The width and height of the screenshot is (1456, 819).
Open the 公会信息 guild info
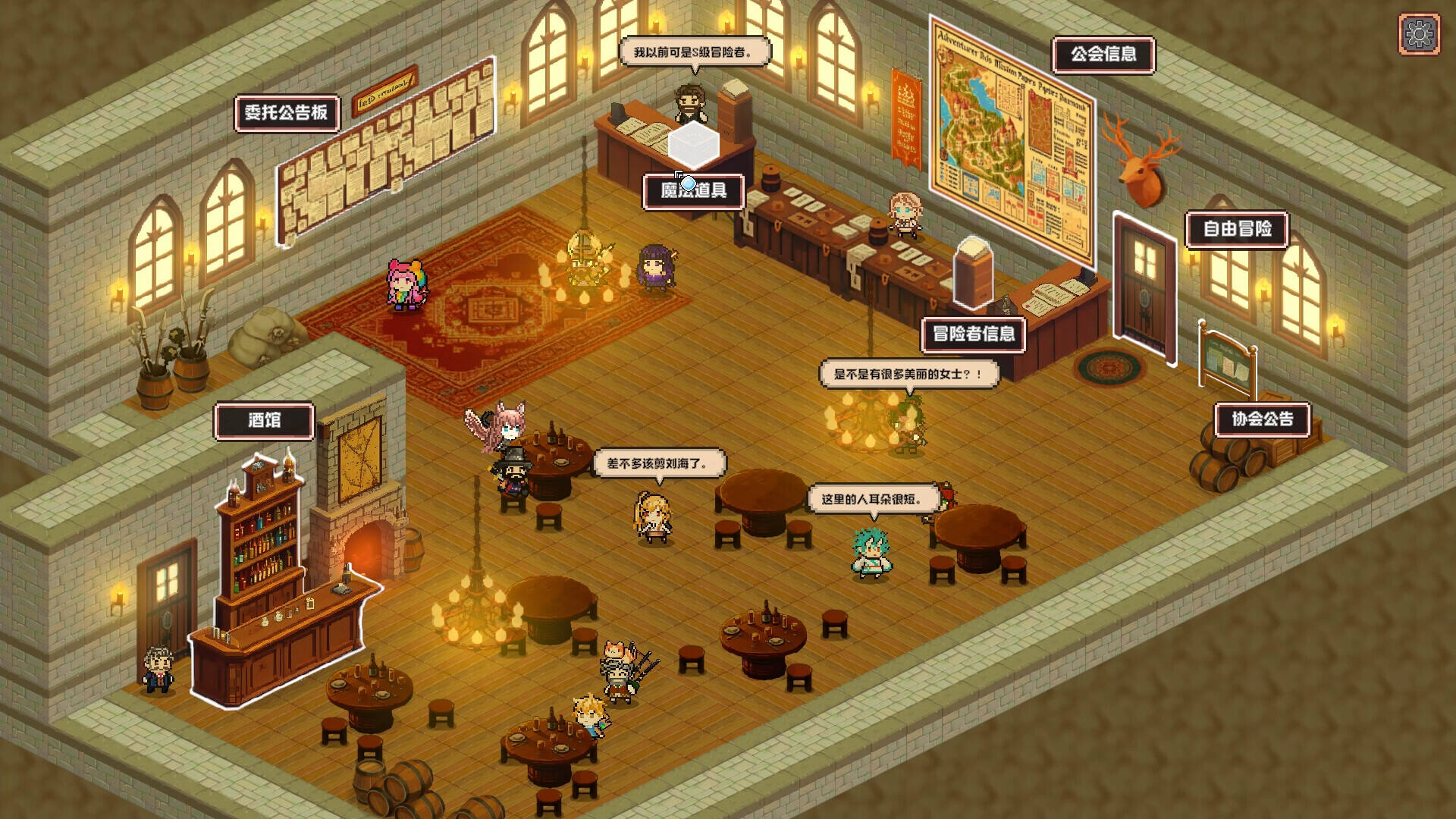(1103, 55)
